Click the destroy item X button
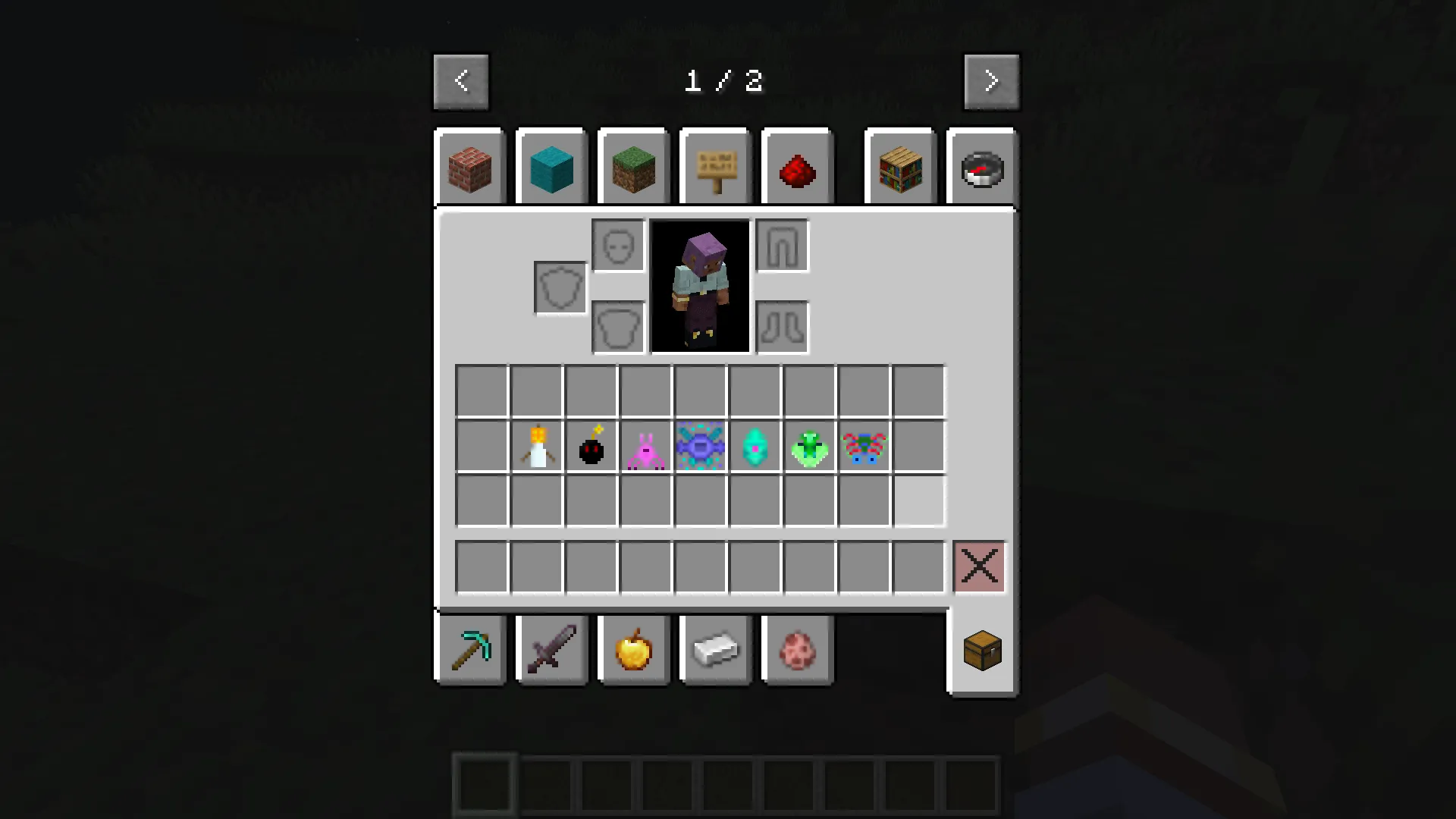 point(979,566)
